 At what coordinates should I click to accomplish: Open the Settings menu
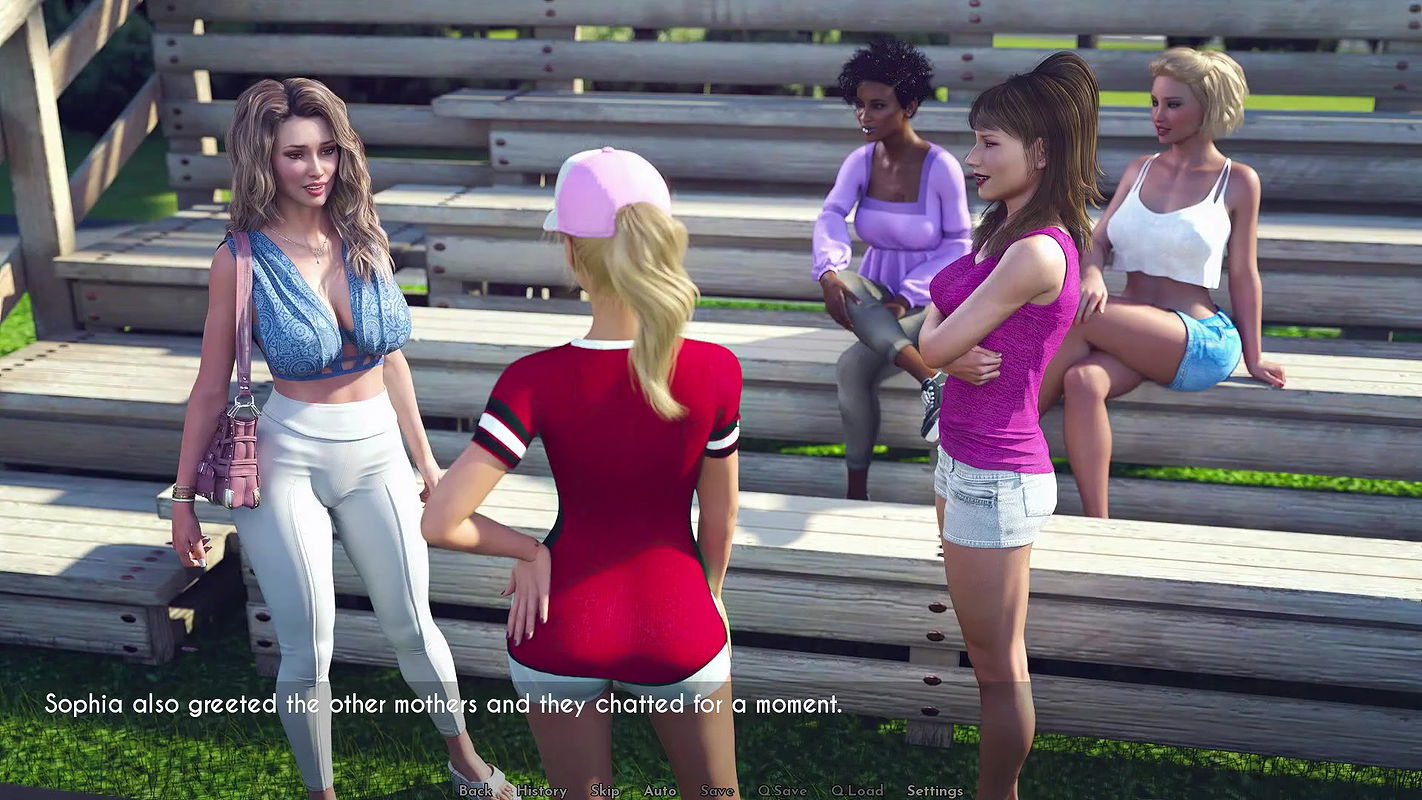pyautogui.click(x=935, y=790)
